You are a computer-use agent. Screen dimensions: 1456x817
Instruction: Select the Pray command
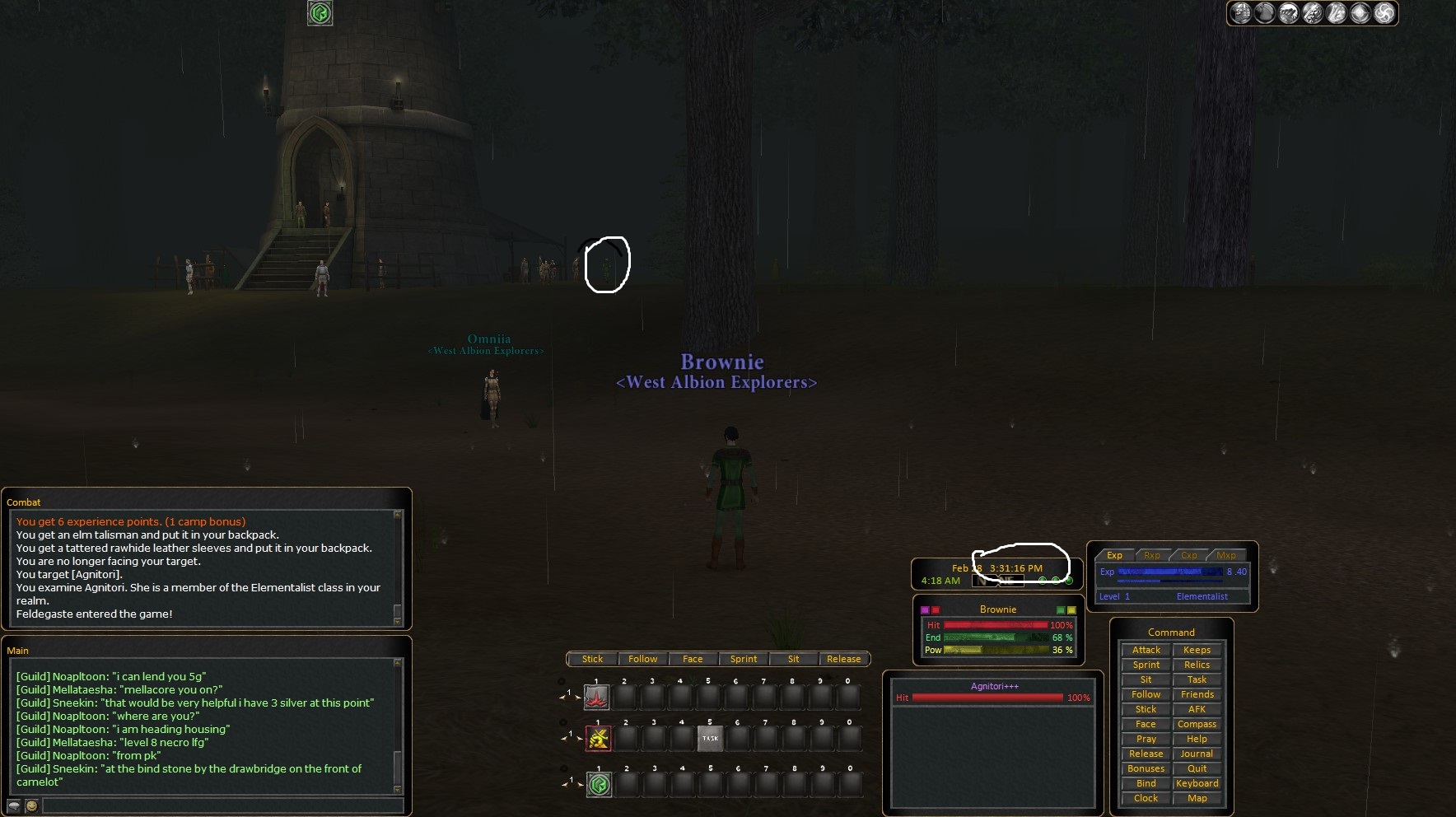(1146, 739)
